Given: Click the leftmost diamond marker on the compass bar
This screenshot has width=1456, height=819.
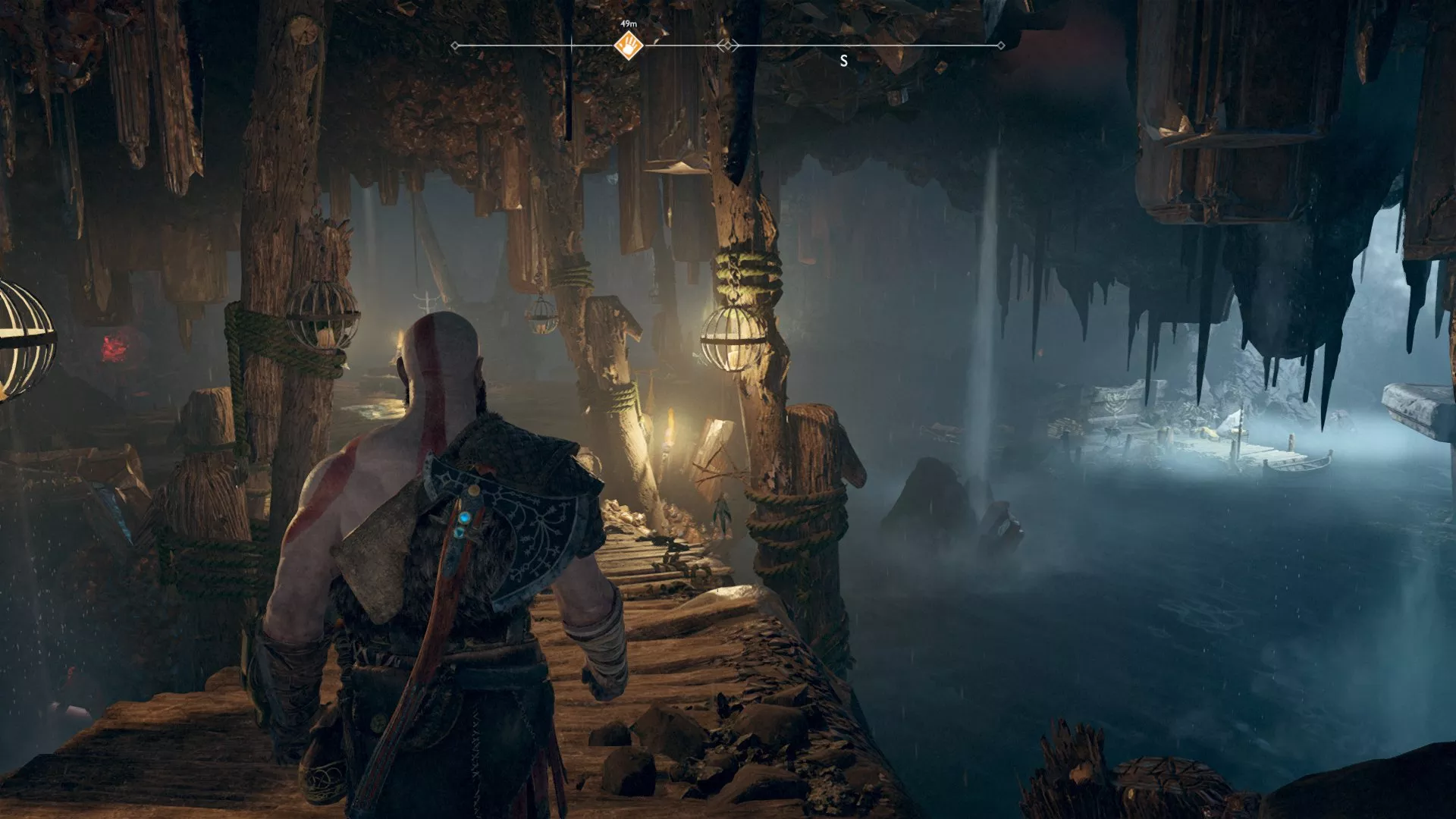Looking at the screenshot, I should (x=455, y=45).
